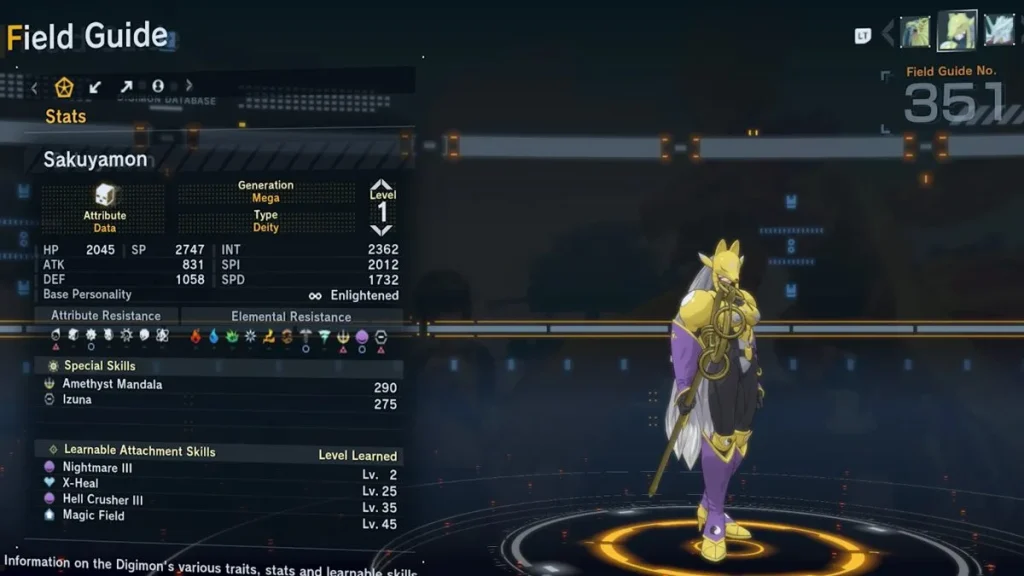Click the left arrow beside the portraits
The height and width of the screenshot is (576, 1024).
(887, 33)
